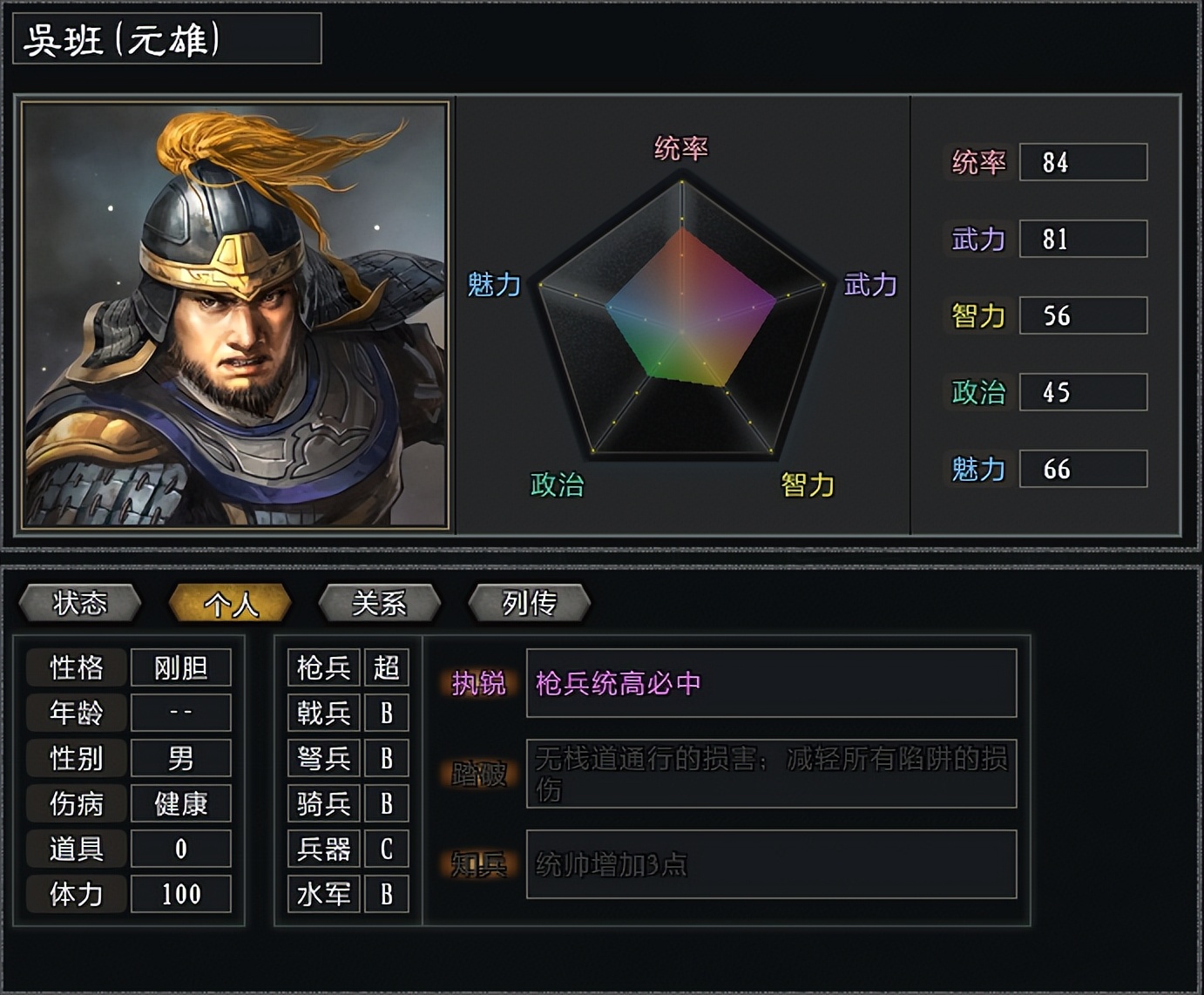This screenshot has width=1204, height=995.
Task: Click the 执锐 skill badge
Action: 480,687
